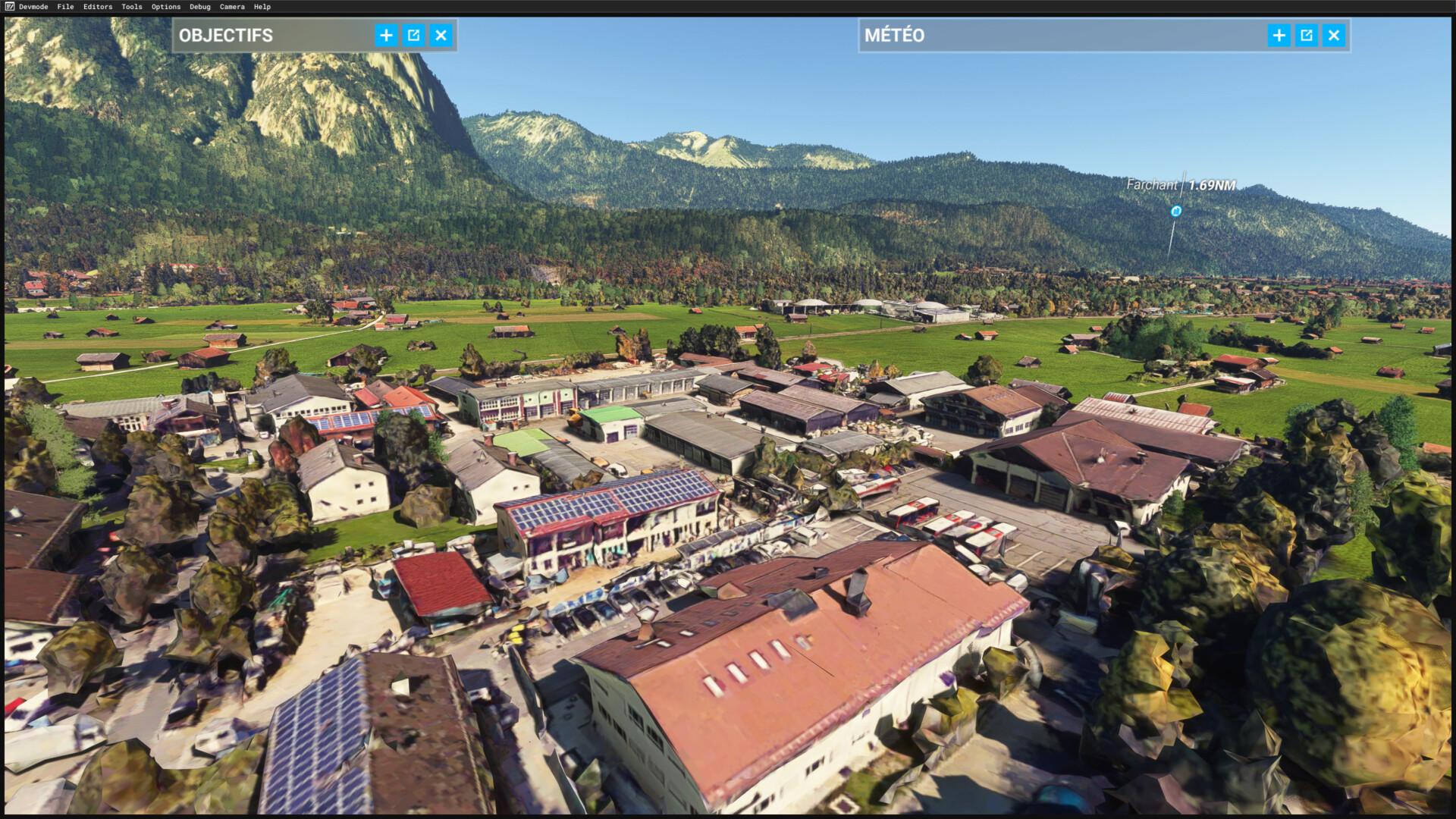1456x819 pixels.
Task: Close the Objectifs panel
Action: click(x=441, y=36)
